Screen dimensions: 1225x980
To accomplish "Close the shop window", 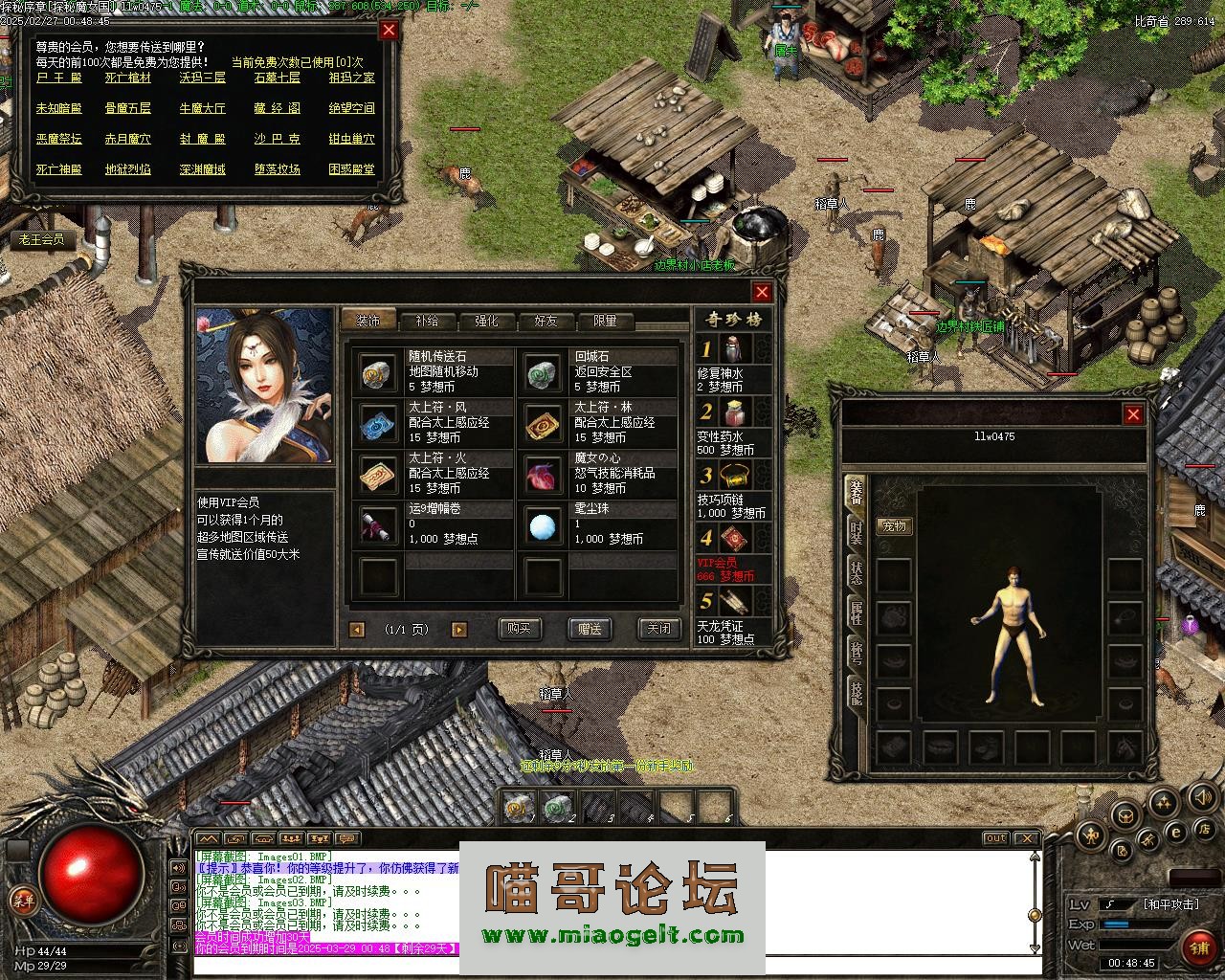I will tap(762, 292).
